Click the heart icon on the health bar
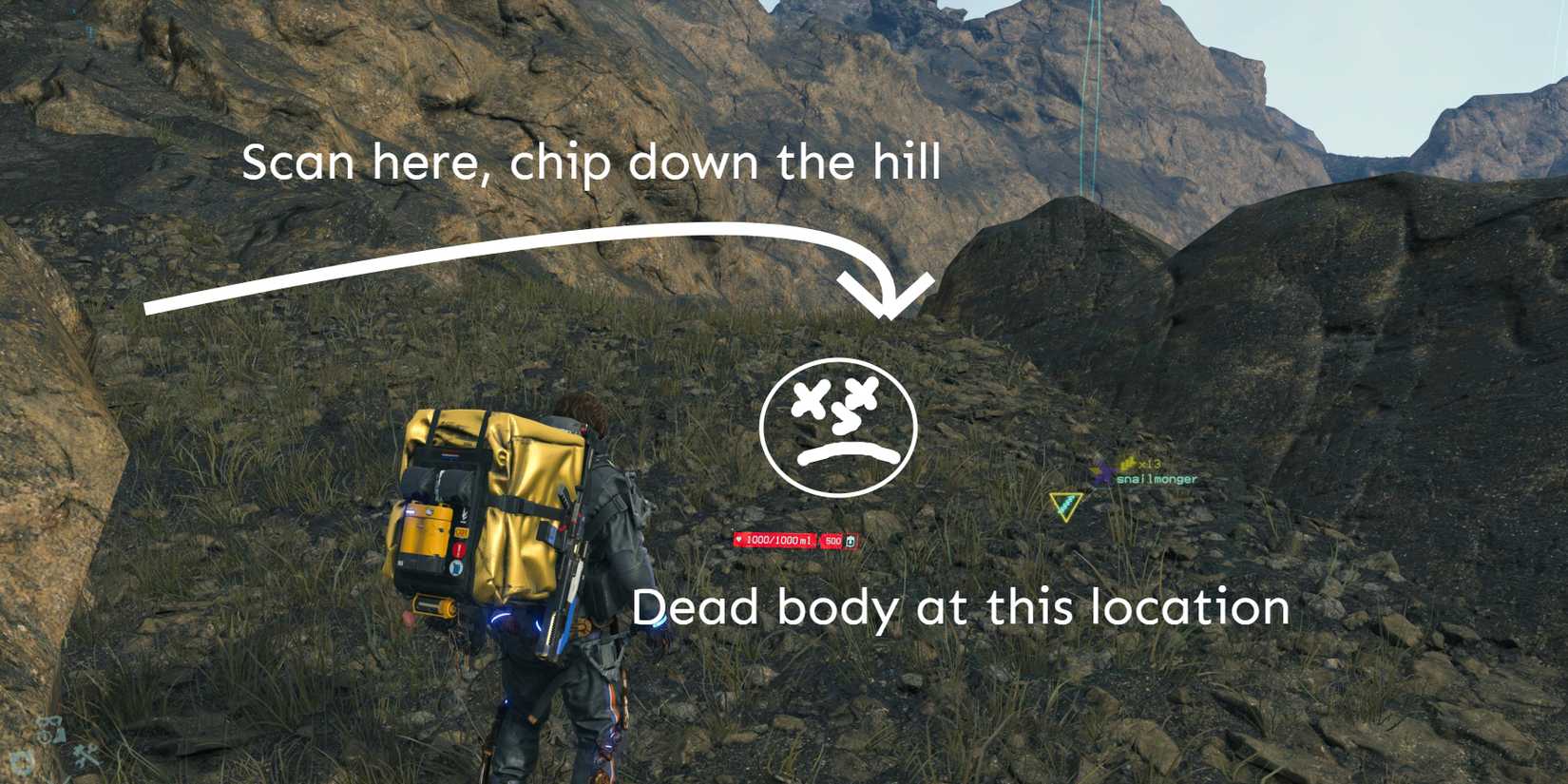Screen dimensions: 1568x784 pyautogui.click(x=739, y=540)
